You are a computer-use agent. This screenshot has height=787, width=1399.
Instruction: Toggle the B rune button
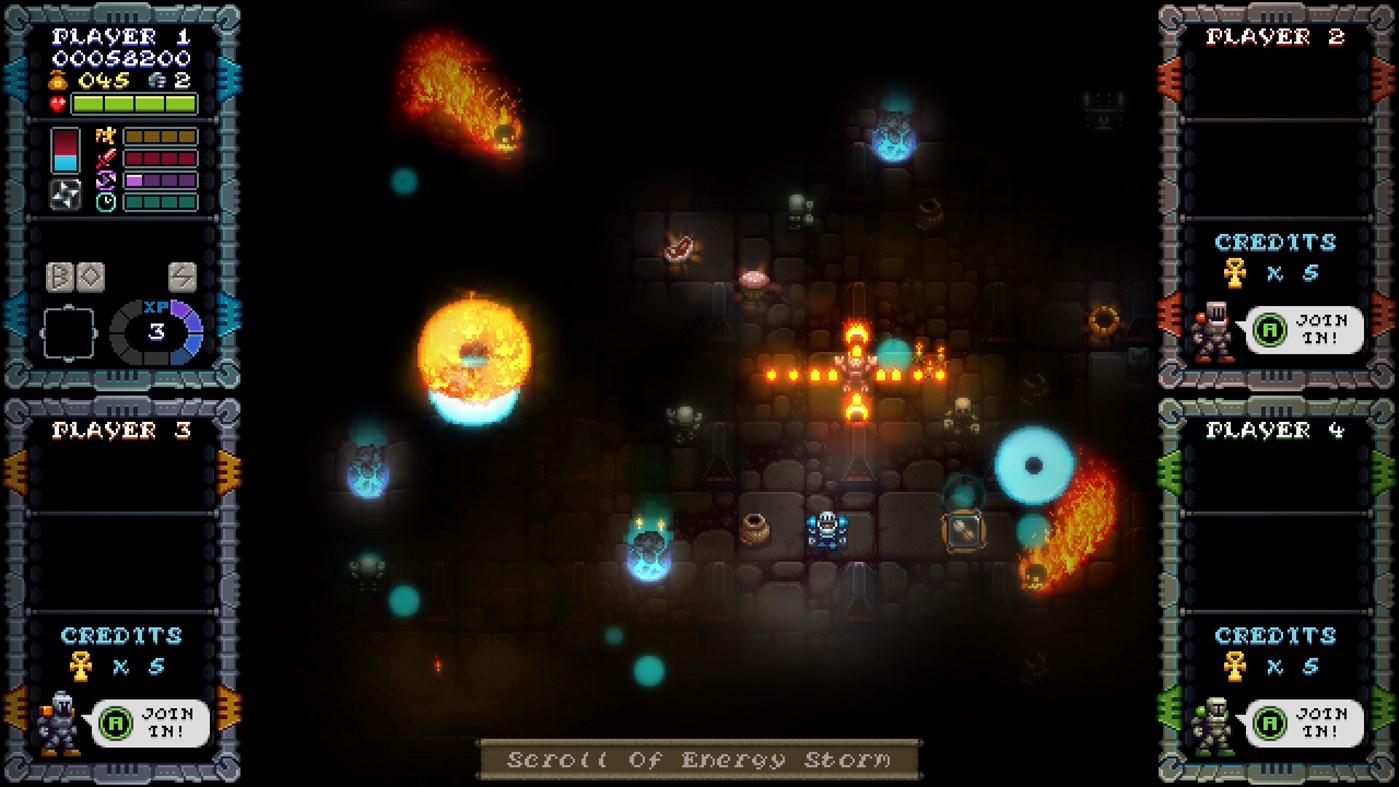[60, 277]
